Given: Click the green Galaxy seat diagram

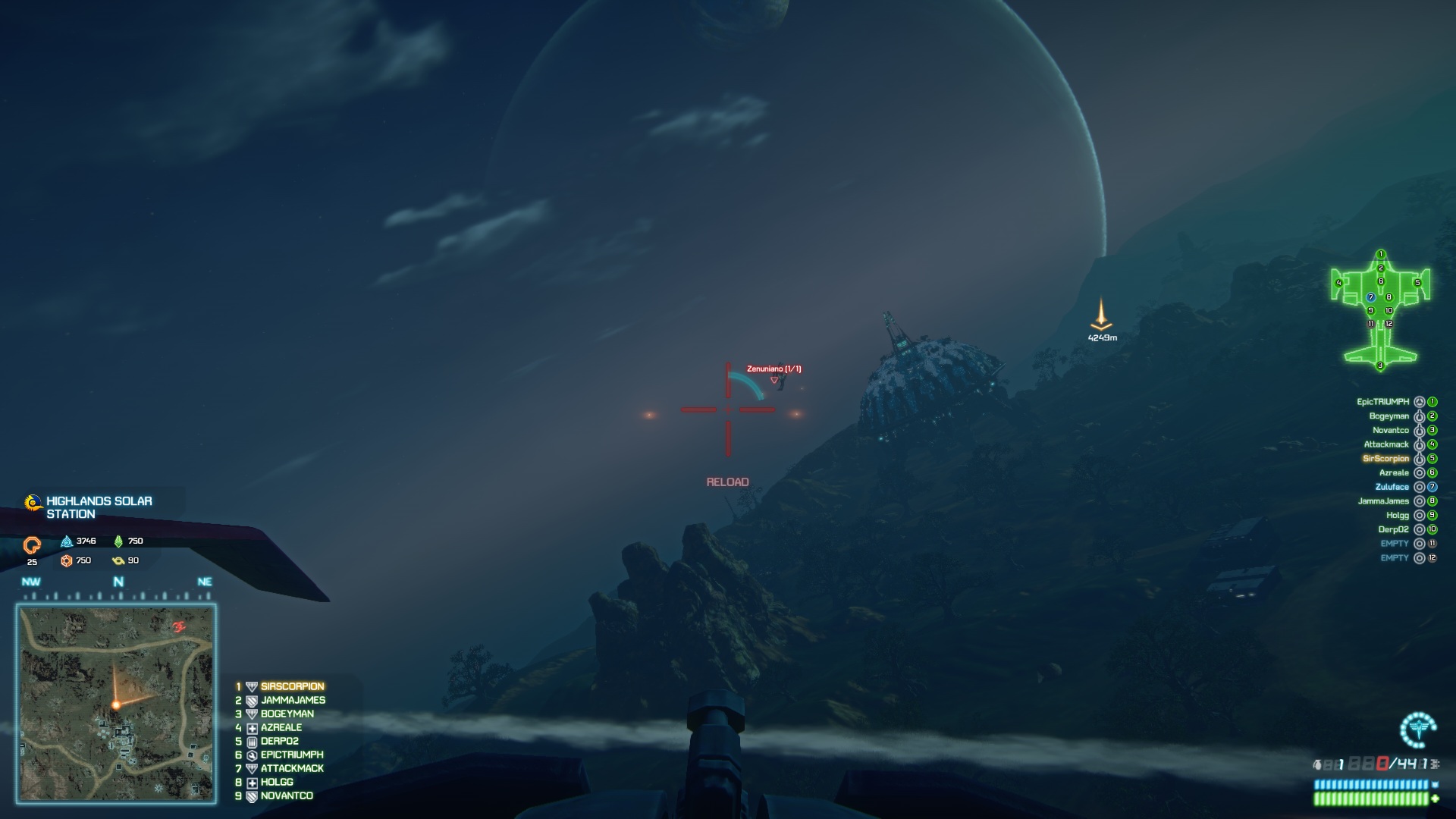Looking at the screenshot, I should pyautogui.click(x=1380, y=311).
